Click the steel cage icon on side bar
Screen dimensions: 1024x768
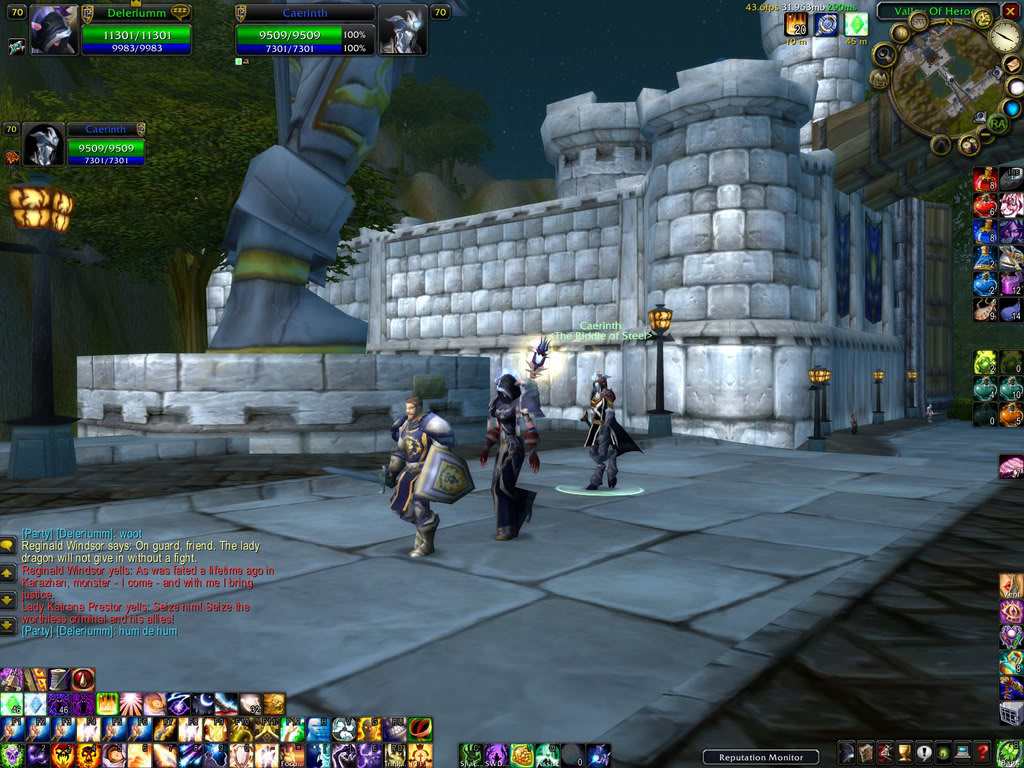coord(1011,712)
